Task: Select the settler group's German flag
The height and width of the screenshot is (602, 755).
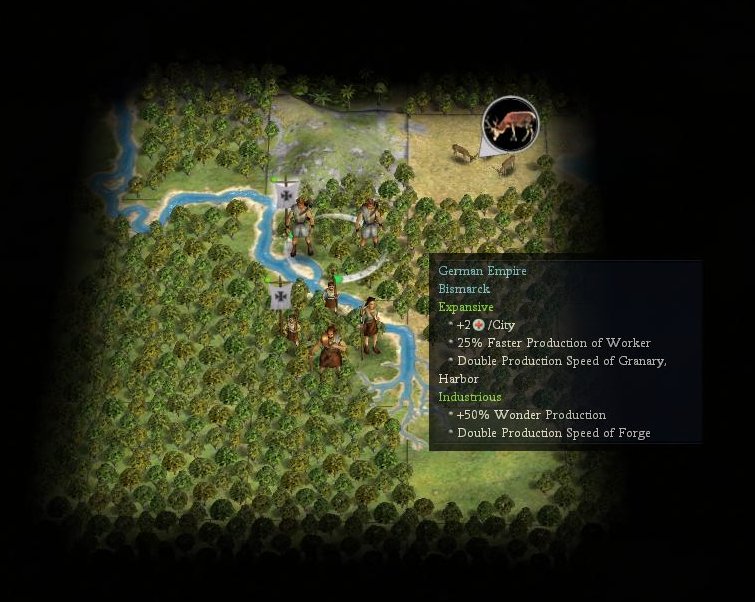Action: click(281, 295)
